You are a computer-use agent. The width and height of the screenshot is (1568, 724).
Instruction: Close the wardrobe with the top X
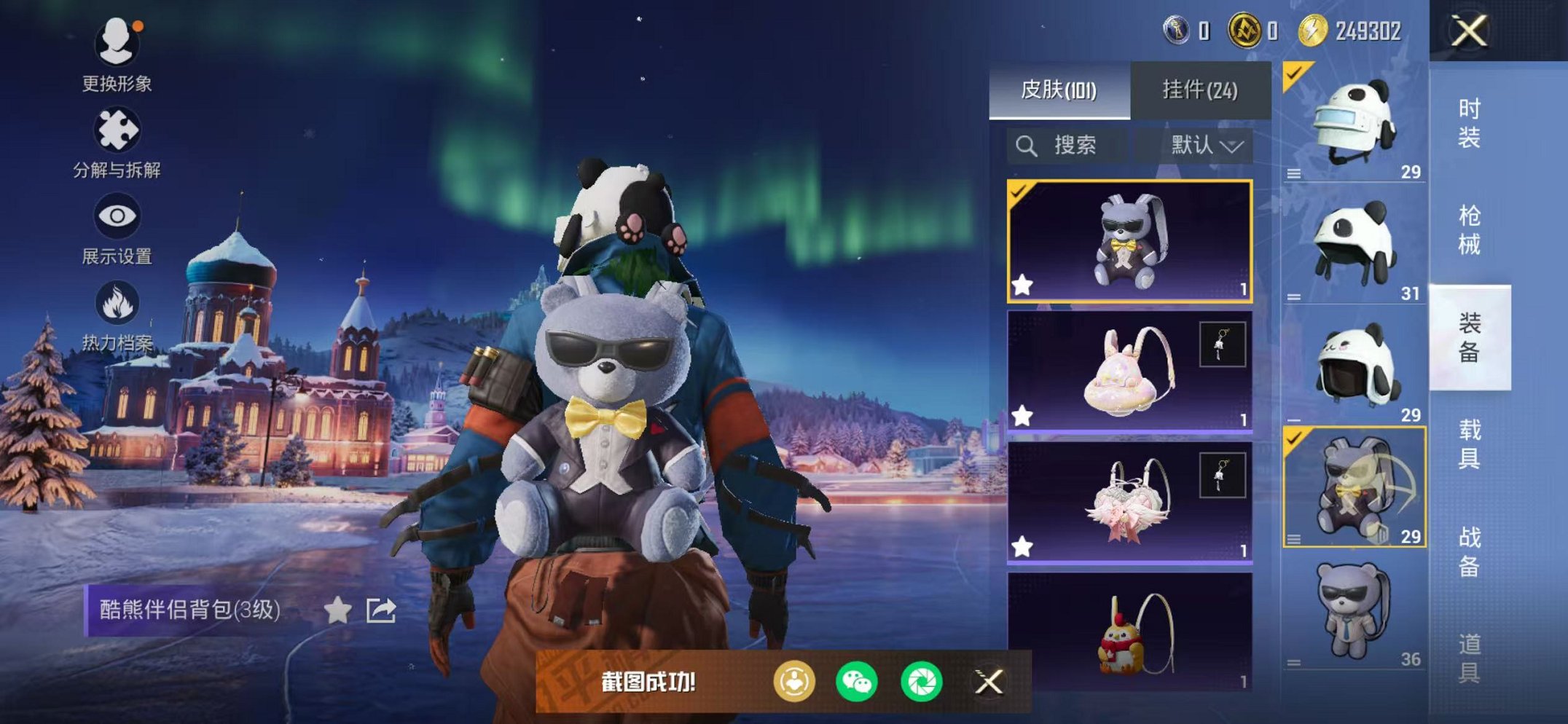click(1469, 31)
